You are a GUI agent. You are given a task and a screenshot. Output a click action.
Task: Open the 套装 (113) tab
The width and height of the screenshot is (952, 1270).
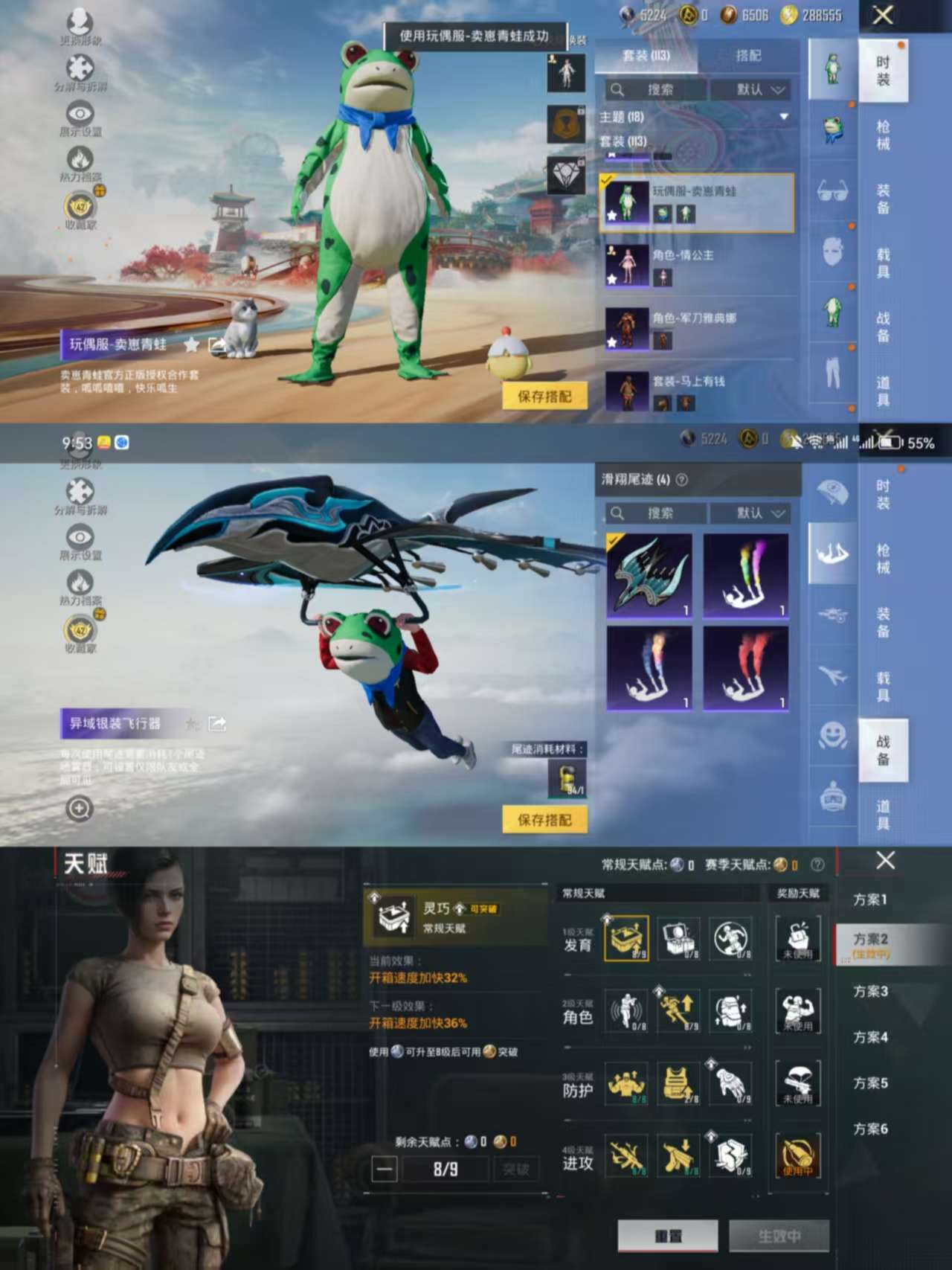pyautogui.click(x=646, y=56)
